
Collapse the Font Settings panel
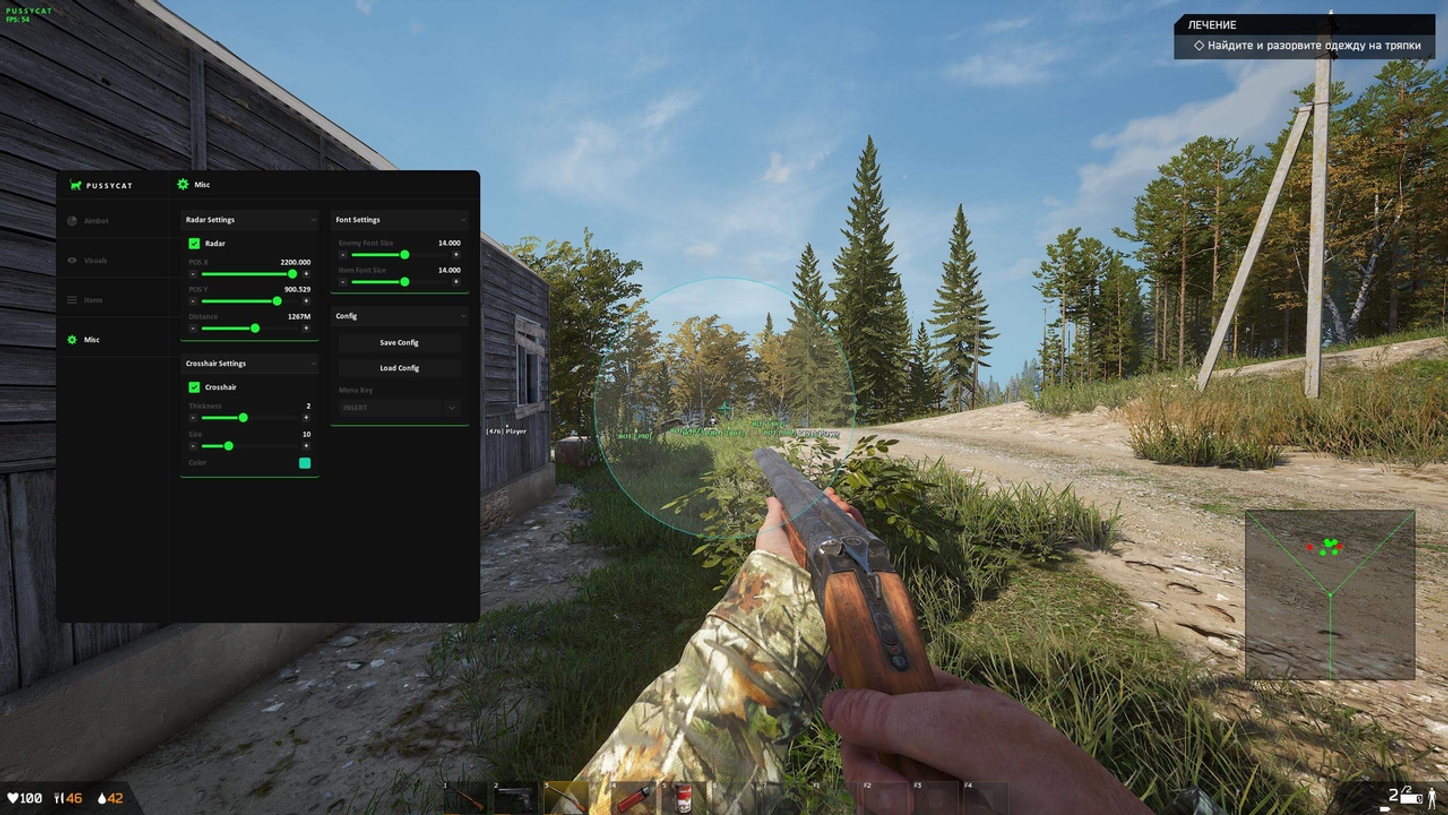[463, 220]
